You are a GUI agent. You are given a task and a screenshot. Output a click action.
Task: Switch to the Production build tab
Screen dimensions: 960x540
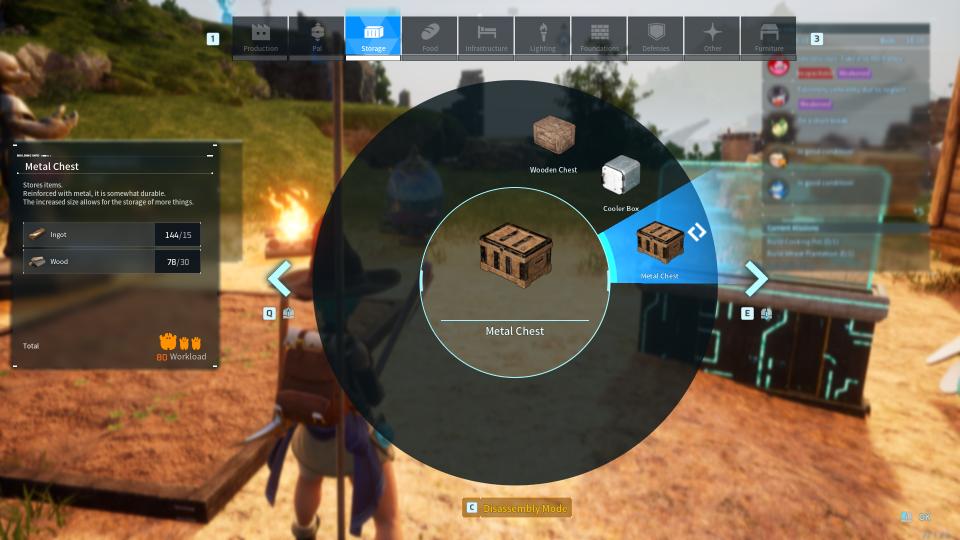pyautogui.click(x=261, y=37)
